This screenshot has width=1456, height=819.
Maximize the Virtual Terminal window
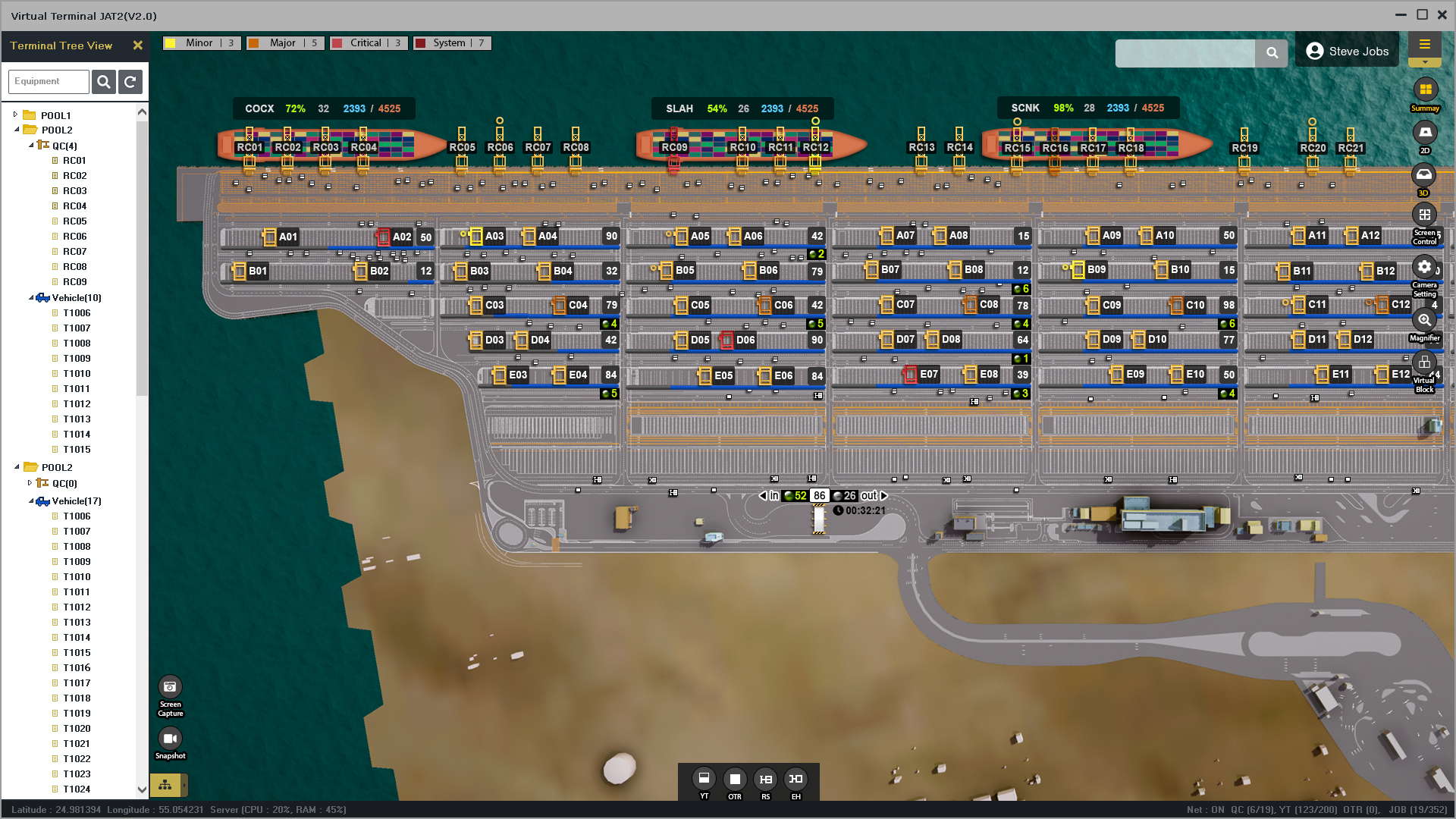click(x=1422, y=14)
